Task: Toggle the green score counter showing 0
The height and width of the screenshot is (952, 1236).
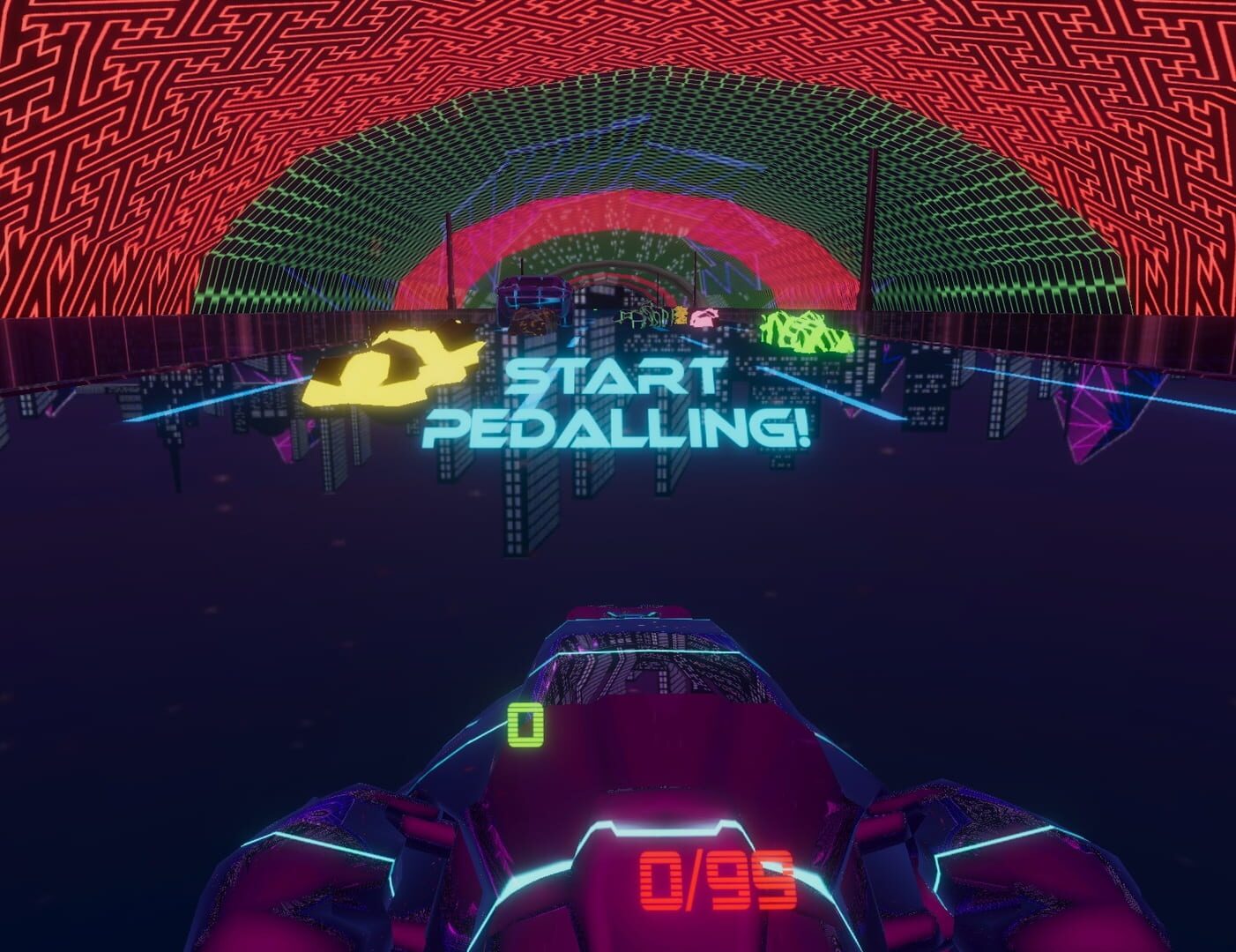Action: [525, 723]
